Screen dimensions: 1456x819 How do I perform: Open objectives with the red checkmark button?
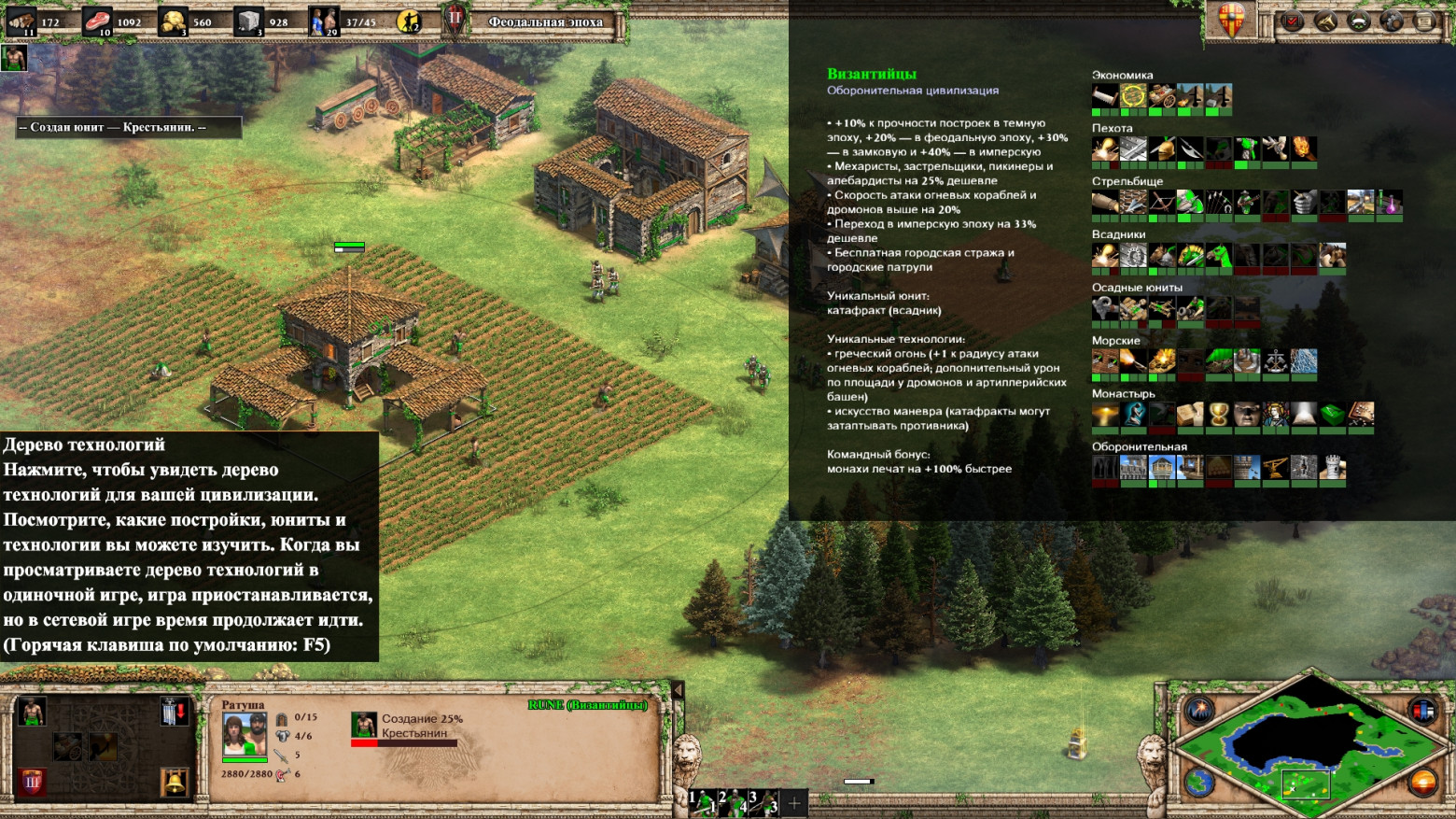point(1293,21)
